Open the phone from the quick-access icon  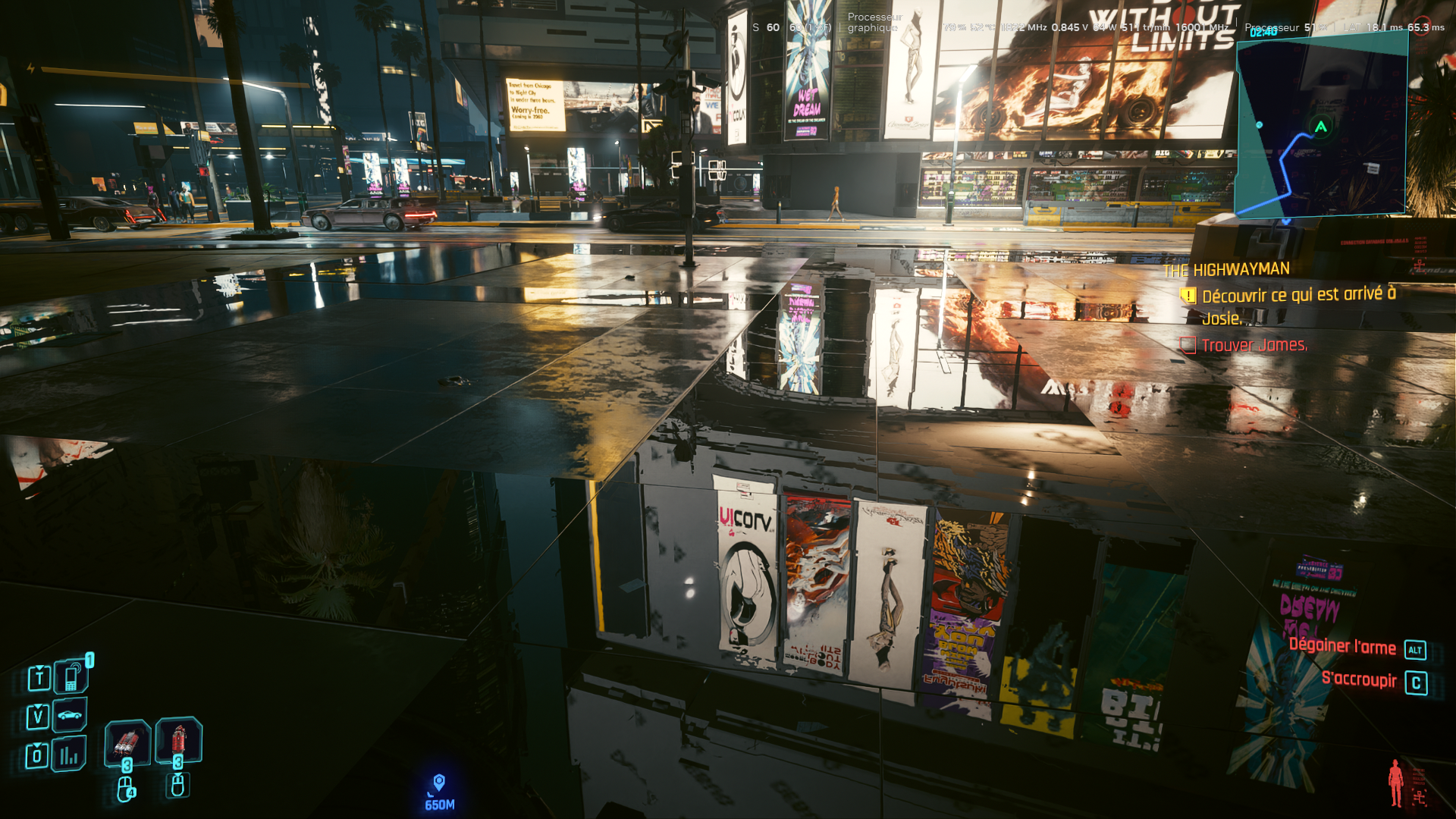pos(71,677)
